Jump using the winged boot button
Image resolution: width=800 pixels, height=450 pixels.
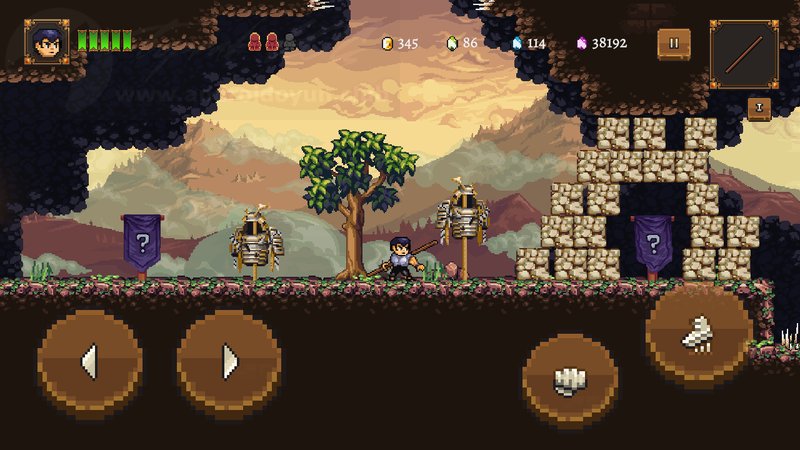pyautogui.click(x=698, y=335)
